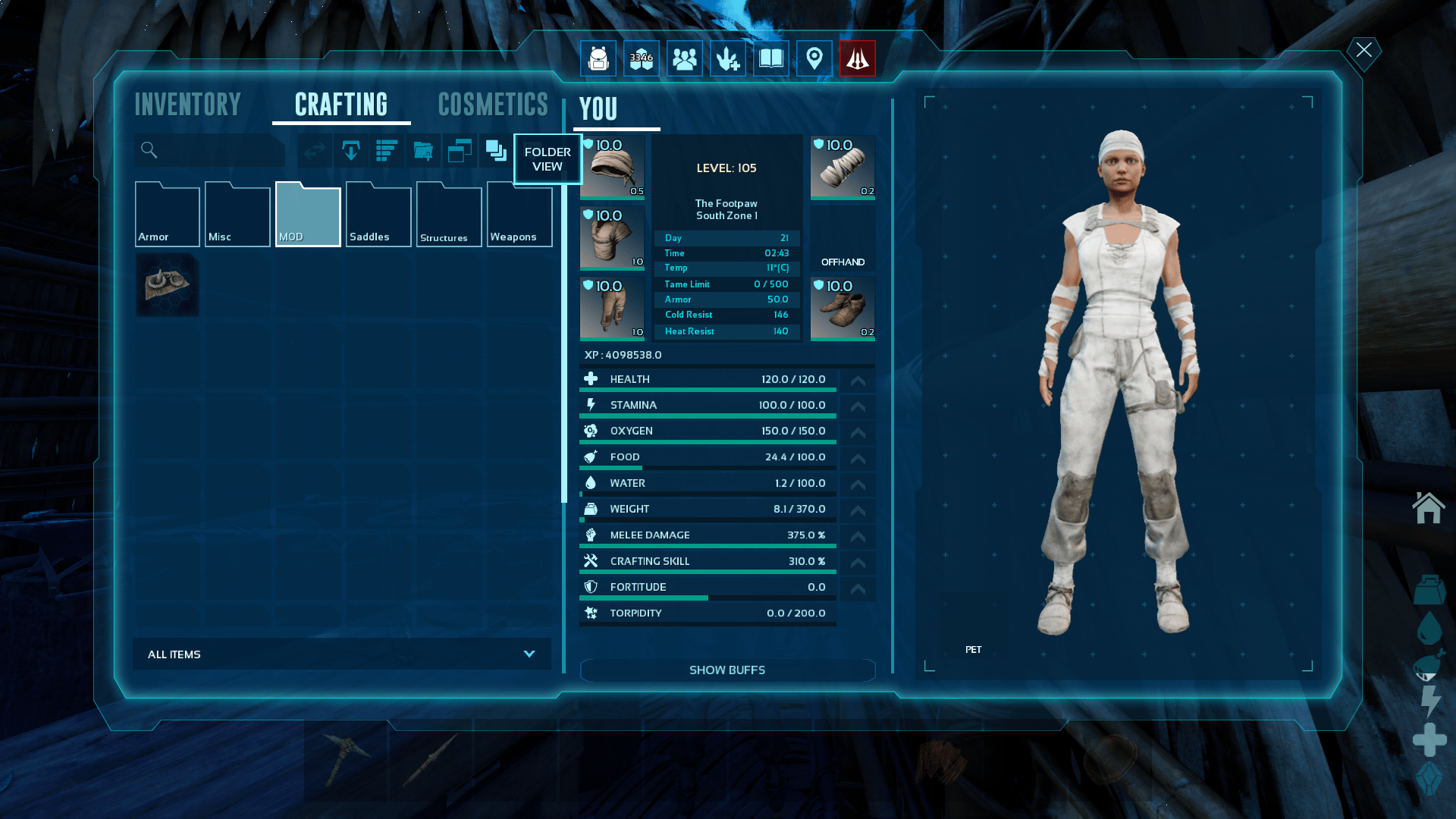Viewport: 1456px width, 819px height.
Task: Open the engram book icon
Action: click(x=770, y=58)
